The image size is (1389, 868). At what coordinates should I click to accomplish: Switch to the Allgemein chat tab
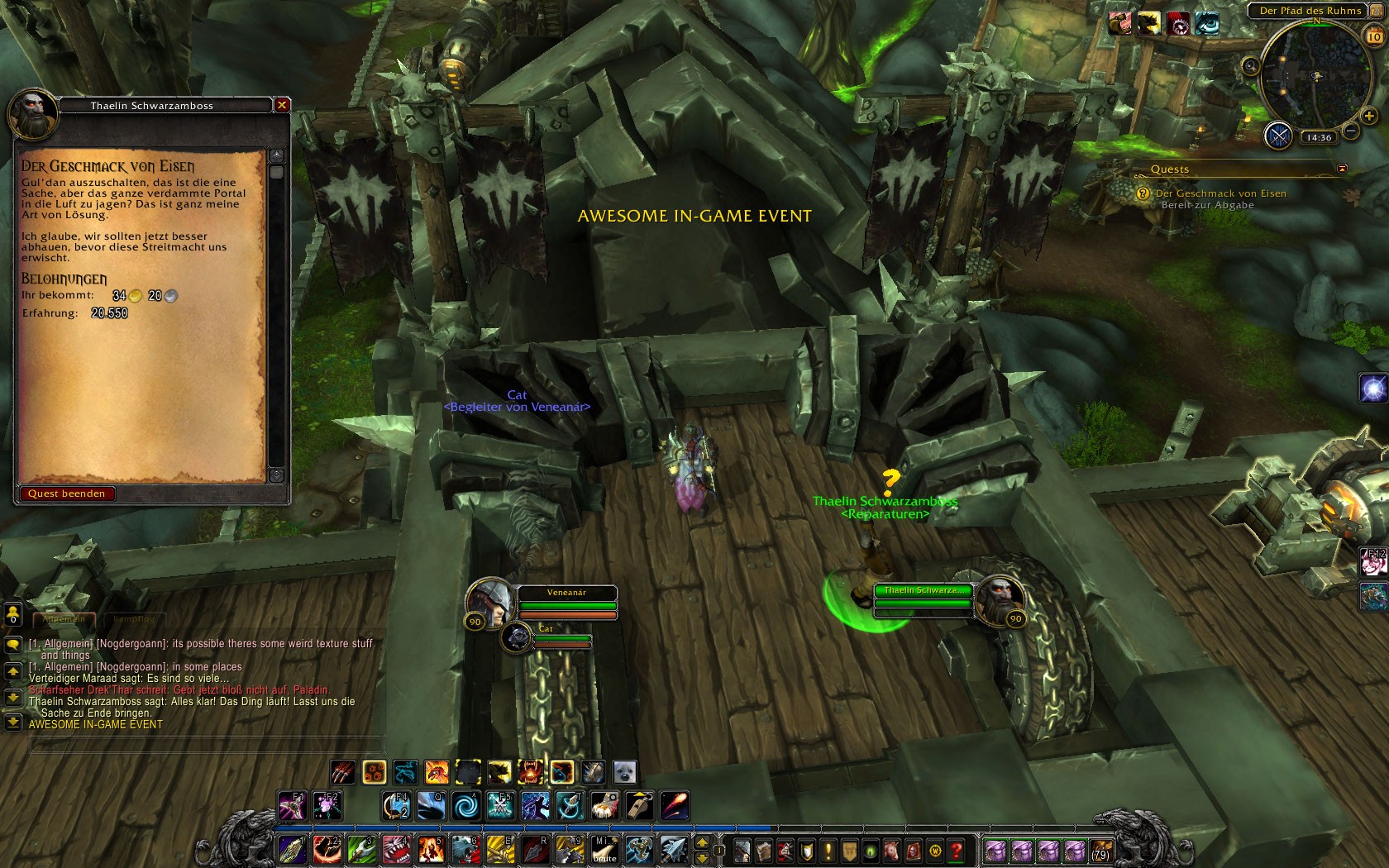pos(64,618)
